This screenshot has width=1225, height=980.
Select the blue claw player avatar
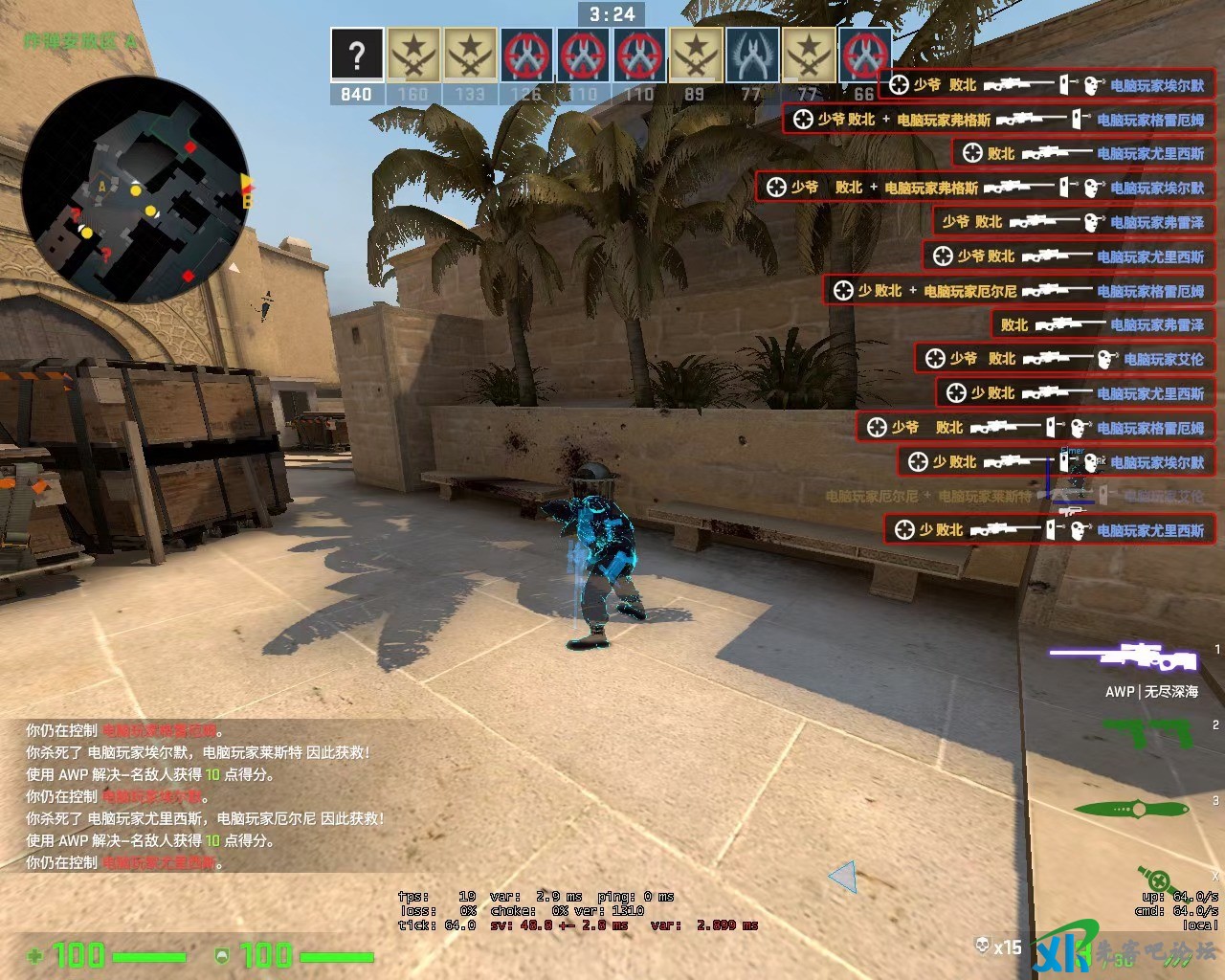(x=752, y=55)
